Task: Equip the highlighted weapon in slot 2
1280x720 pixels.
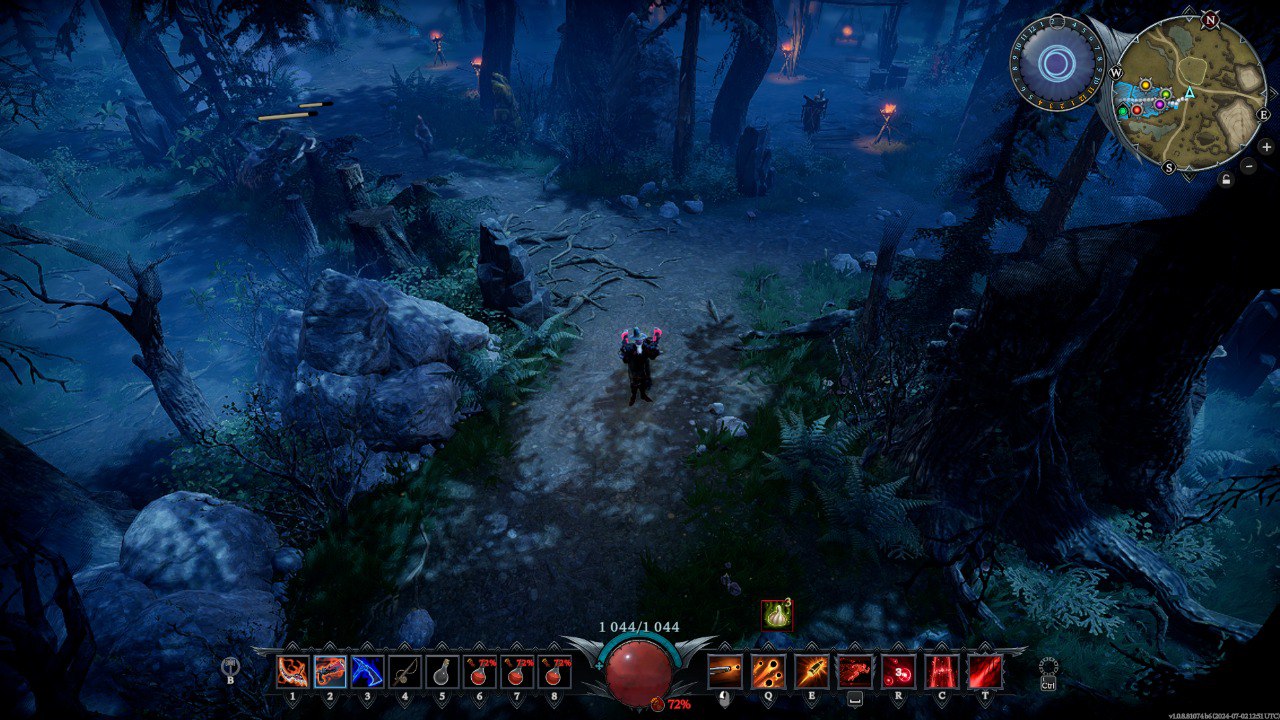Action: click(x=330, y=671)
